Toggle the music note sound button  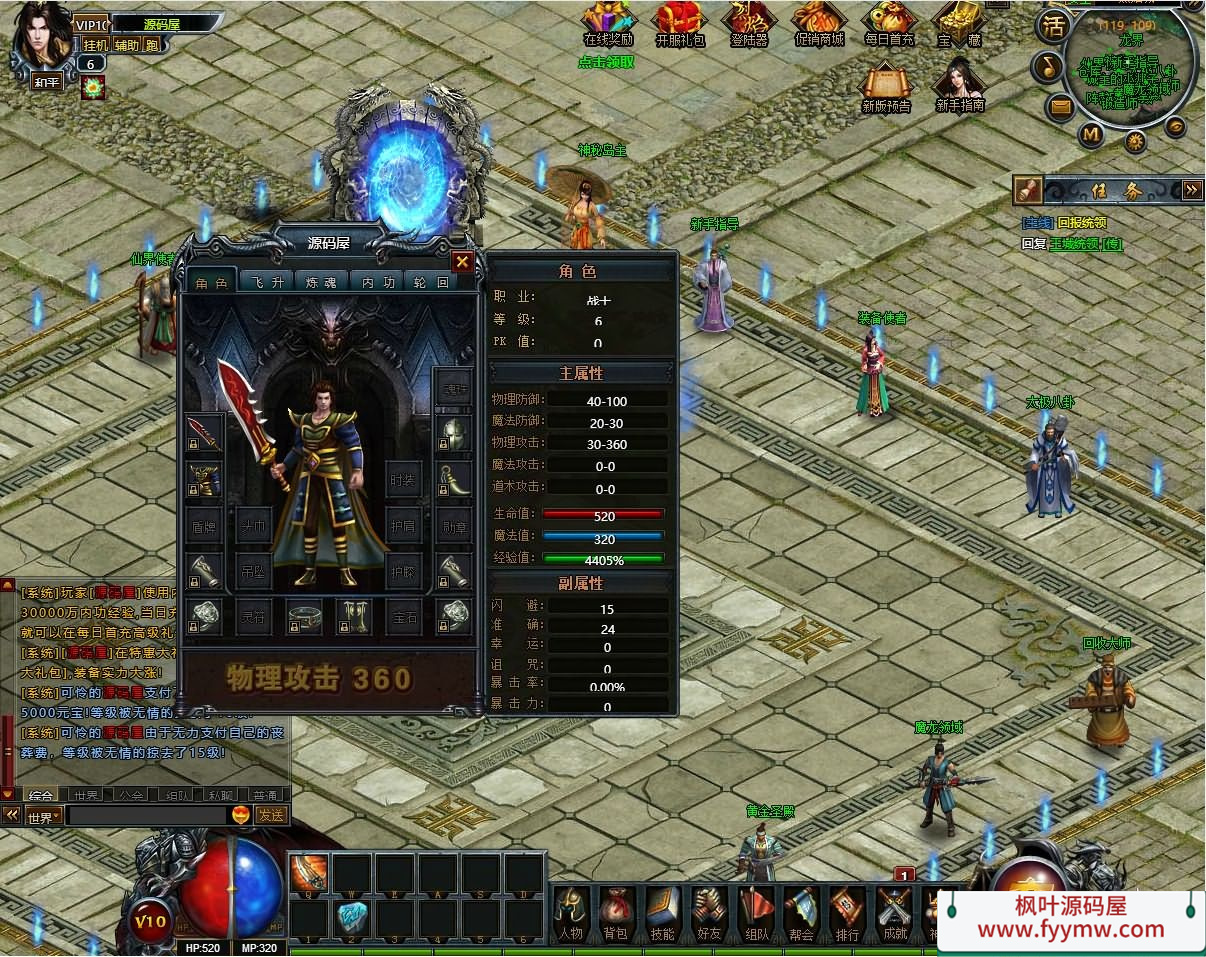point(1047,67)
